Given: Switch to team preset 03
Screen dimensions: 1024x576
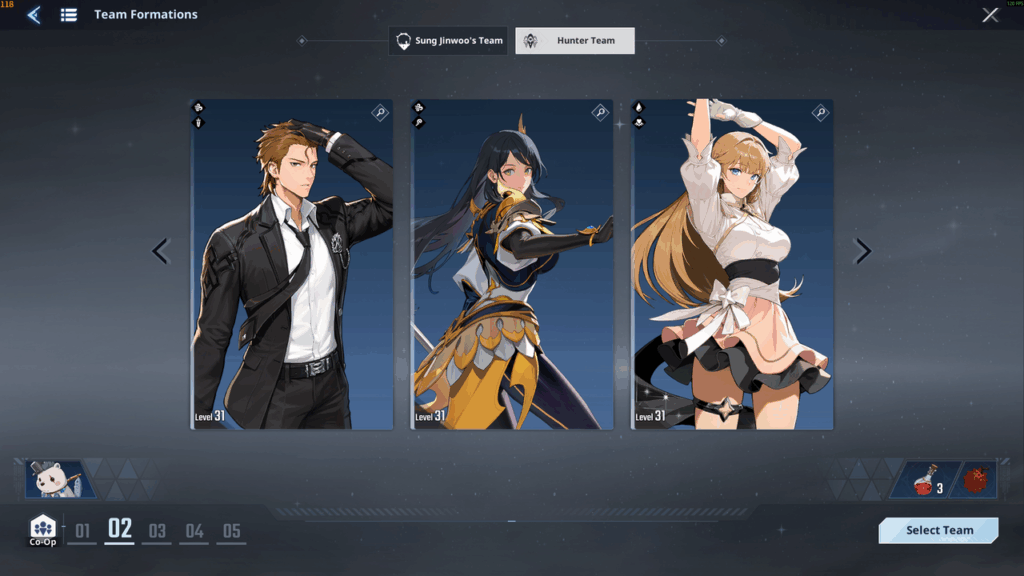Looking at the screenshot, I should [x=157, y=531].
